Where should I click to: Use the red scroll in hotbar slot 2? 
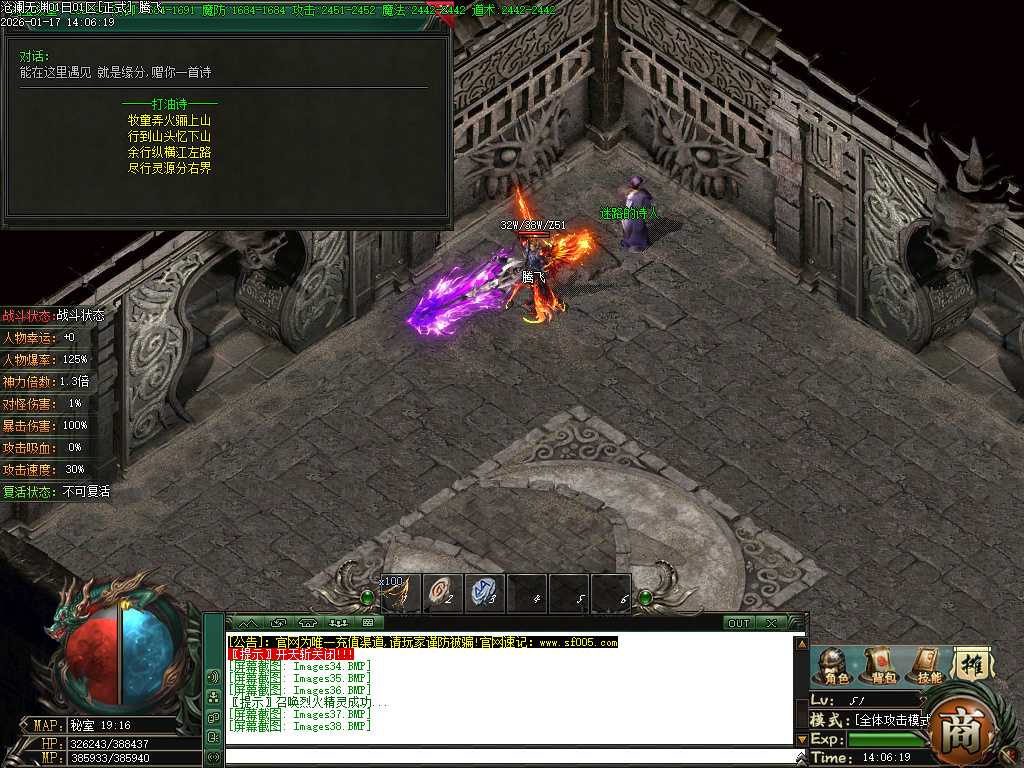443,593
